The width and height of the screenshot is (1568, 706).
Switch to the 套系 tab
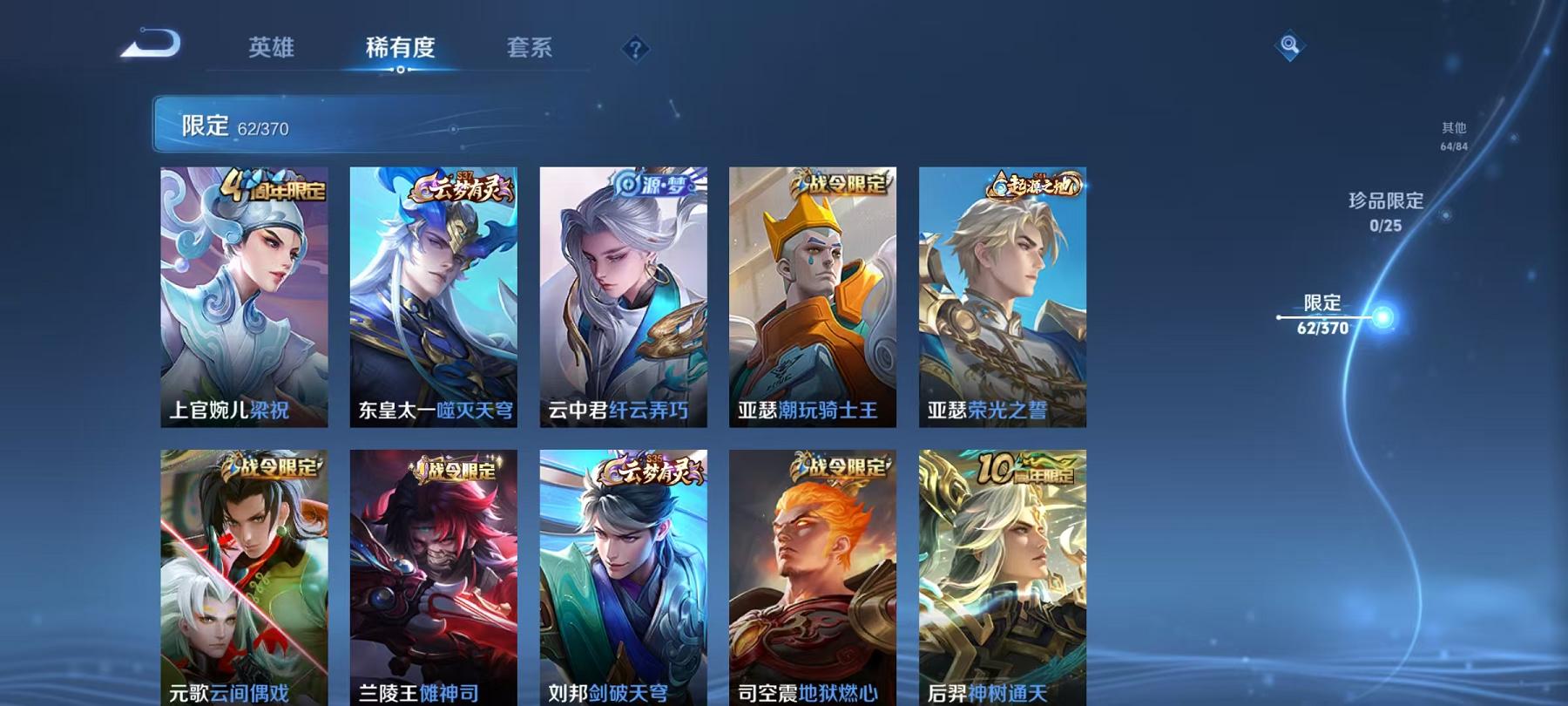point(531,50)
